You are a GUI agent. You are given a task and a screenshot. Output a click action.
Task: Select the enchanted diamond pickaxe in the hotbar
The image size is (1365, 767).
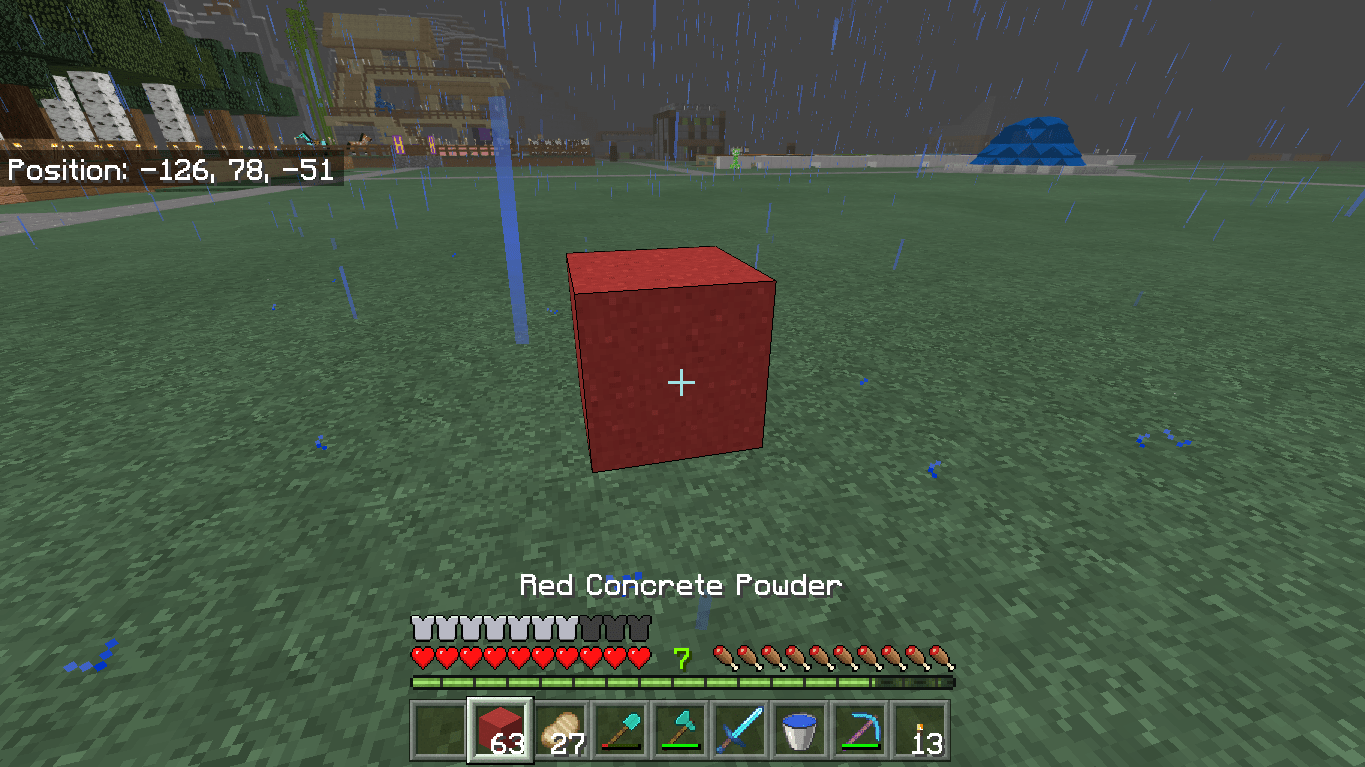859,729
